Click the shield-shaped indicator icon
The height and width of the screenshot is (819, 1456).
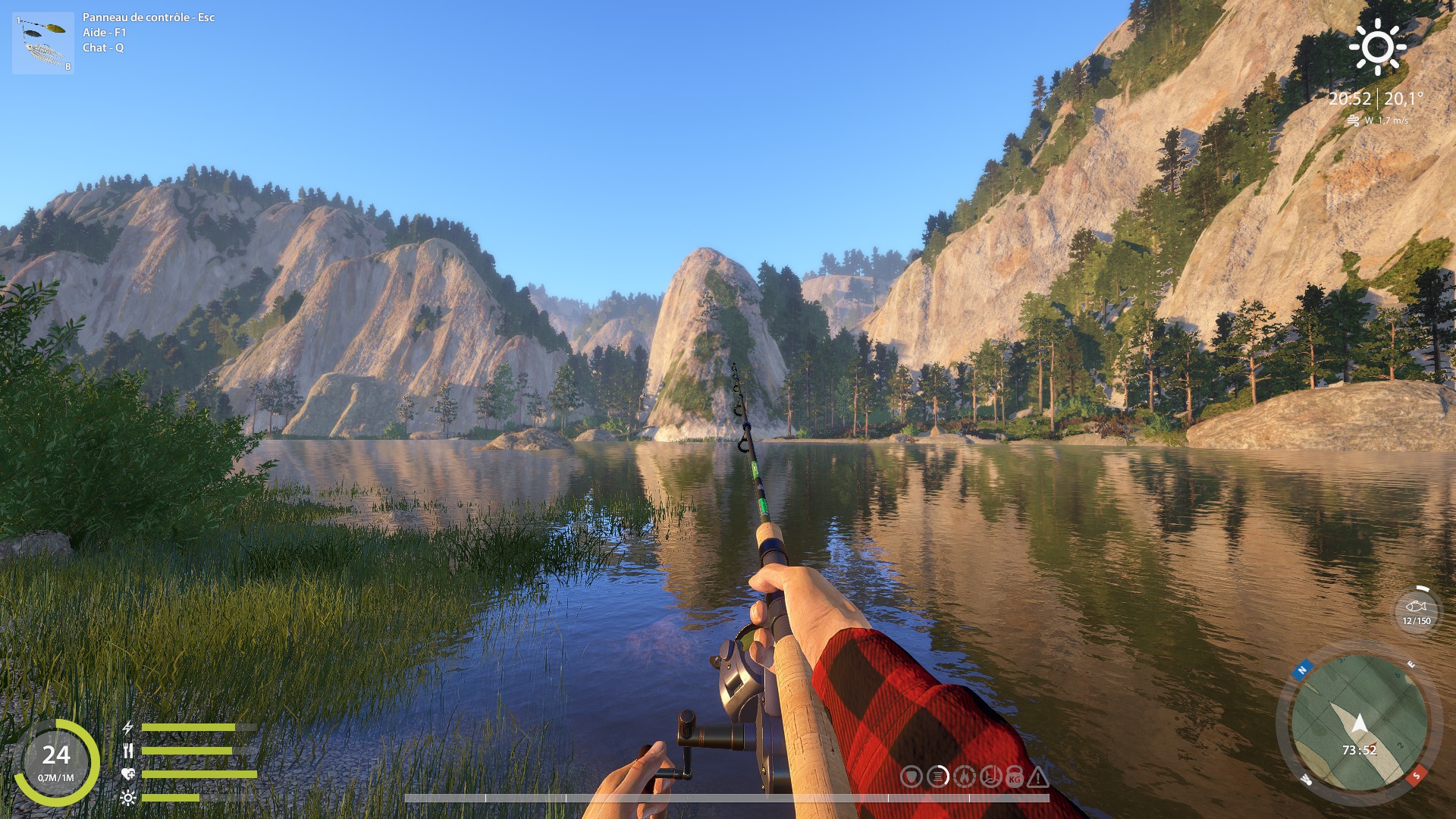912,777
